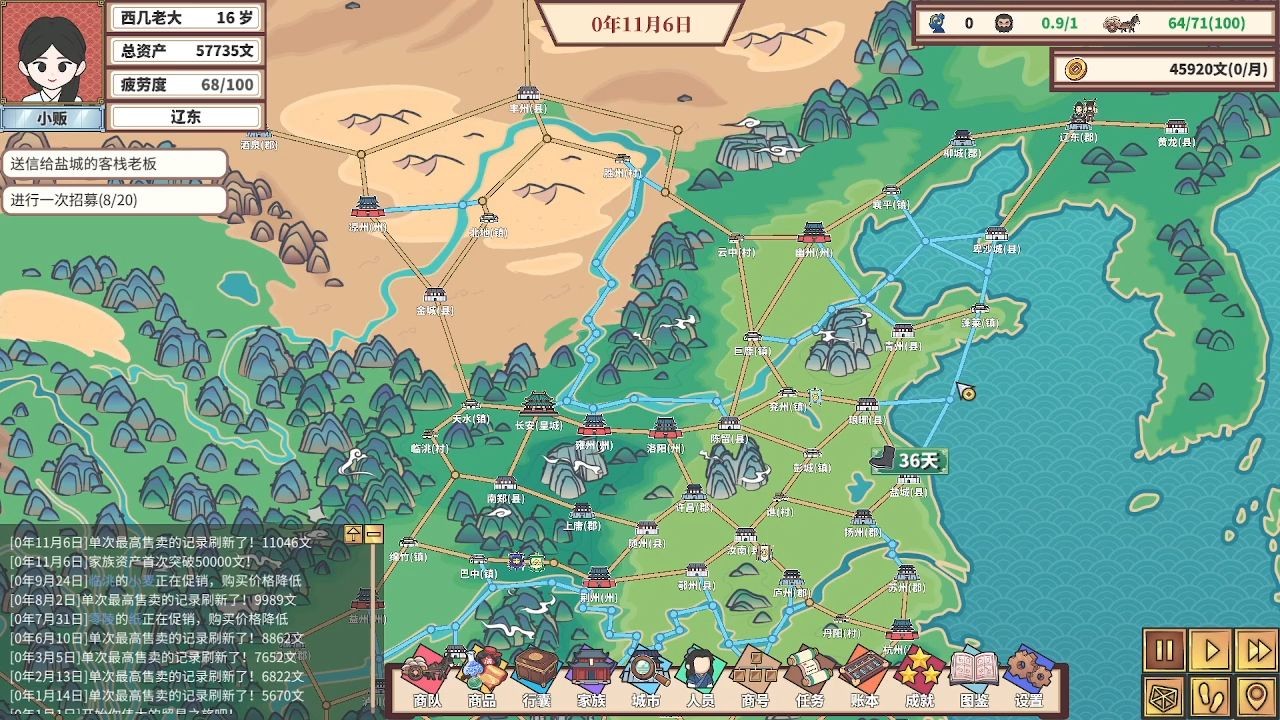Minimize the event log panel

(x=373, y=534)
